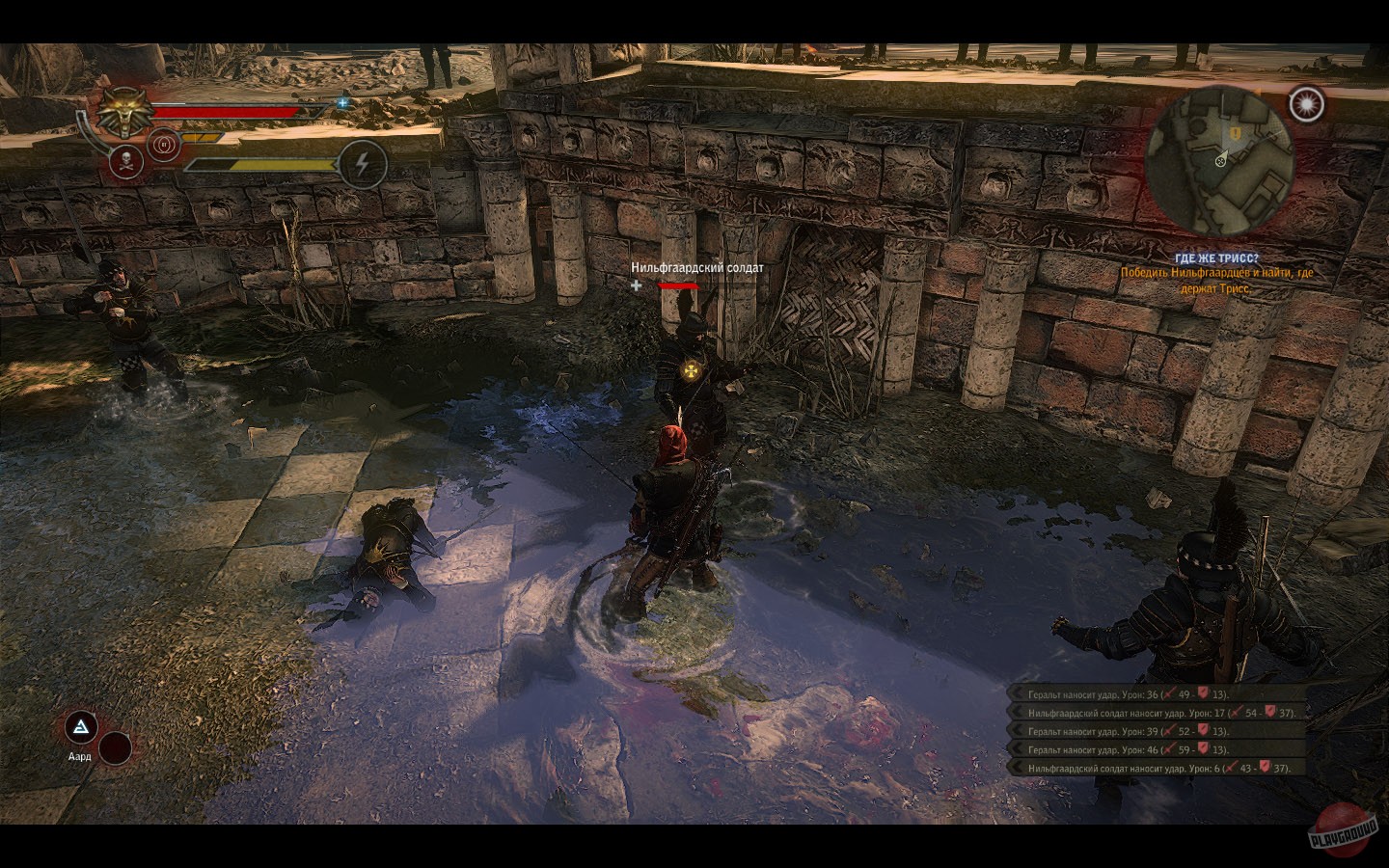Select the lightning vigor icon
Viewport: 1389px width, 868px height.
pyautogui.click(x=362, y=162)
